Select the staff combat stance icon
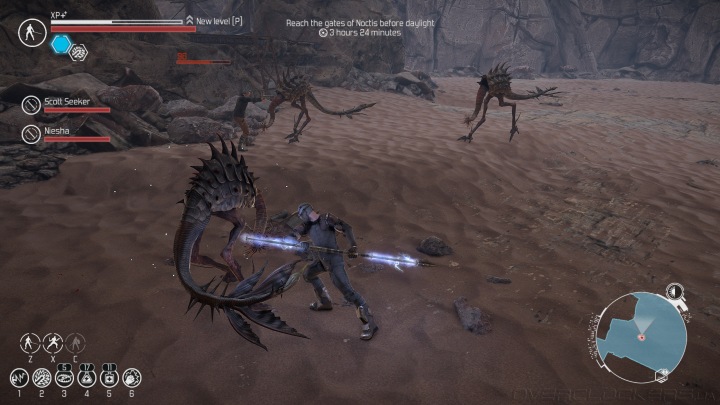This screenshot has width=720, height=405. click(28, 342)
